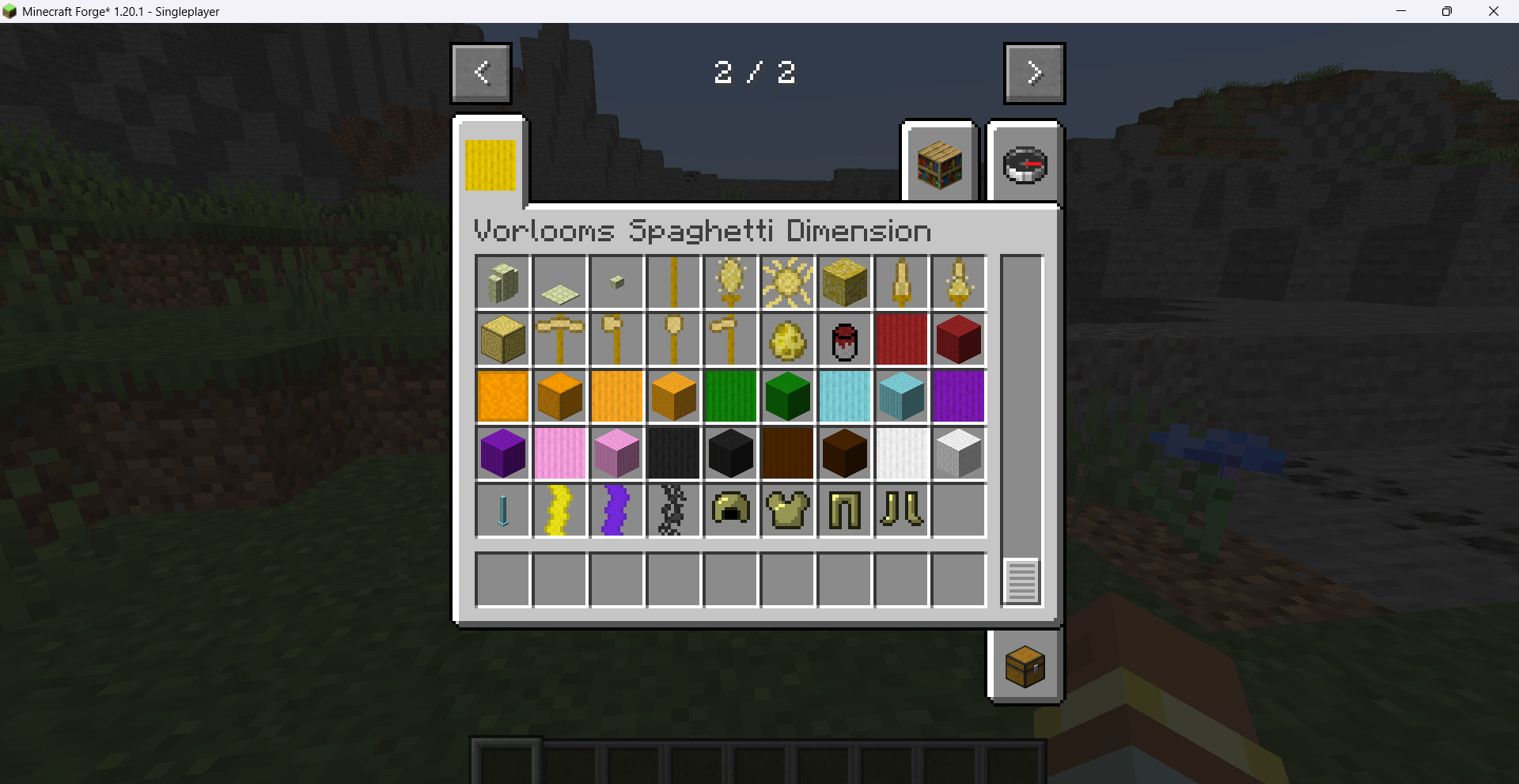Image resolution: width=1519 pixels, height=784 pixels.
Task: Open the compass search tab
Action: (x=1025, y=162)
